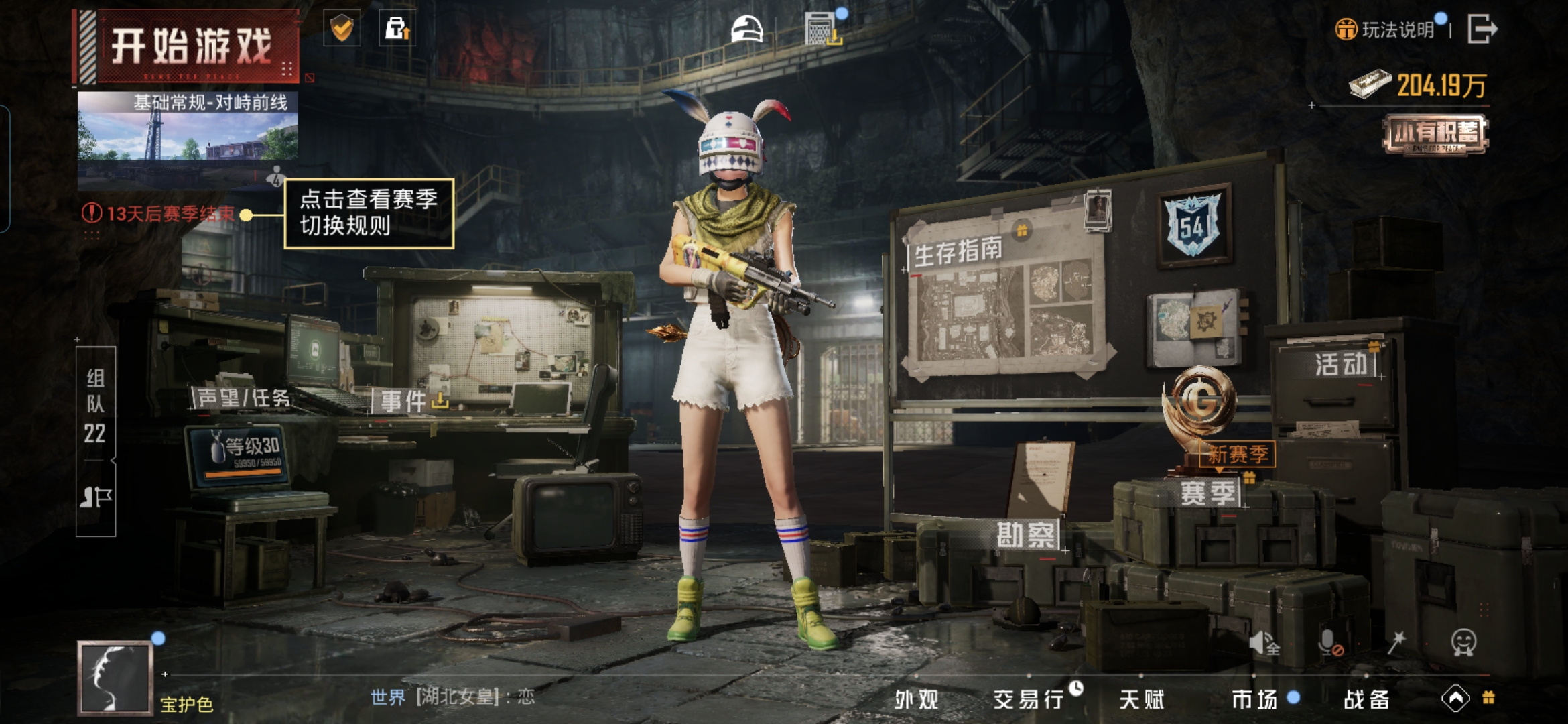Open 声望/任务 reputation and missions
The width and height of the screenshot is (1568, 724).
coord(243,398)
